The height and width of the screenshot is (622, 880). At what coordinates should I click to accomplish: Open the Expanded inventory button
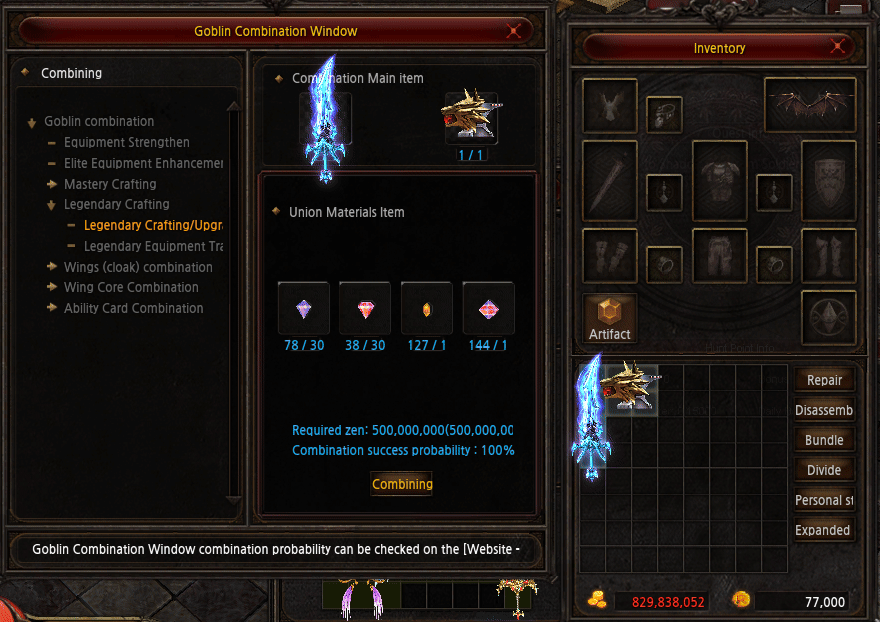click(x=824, y=530)
